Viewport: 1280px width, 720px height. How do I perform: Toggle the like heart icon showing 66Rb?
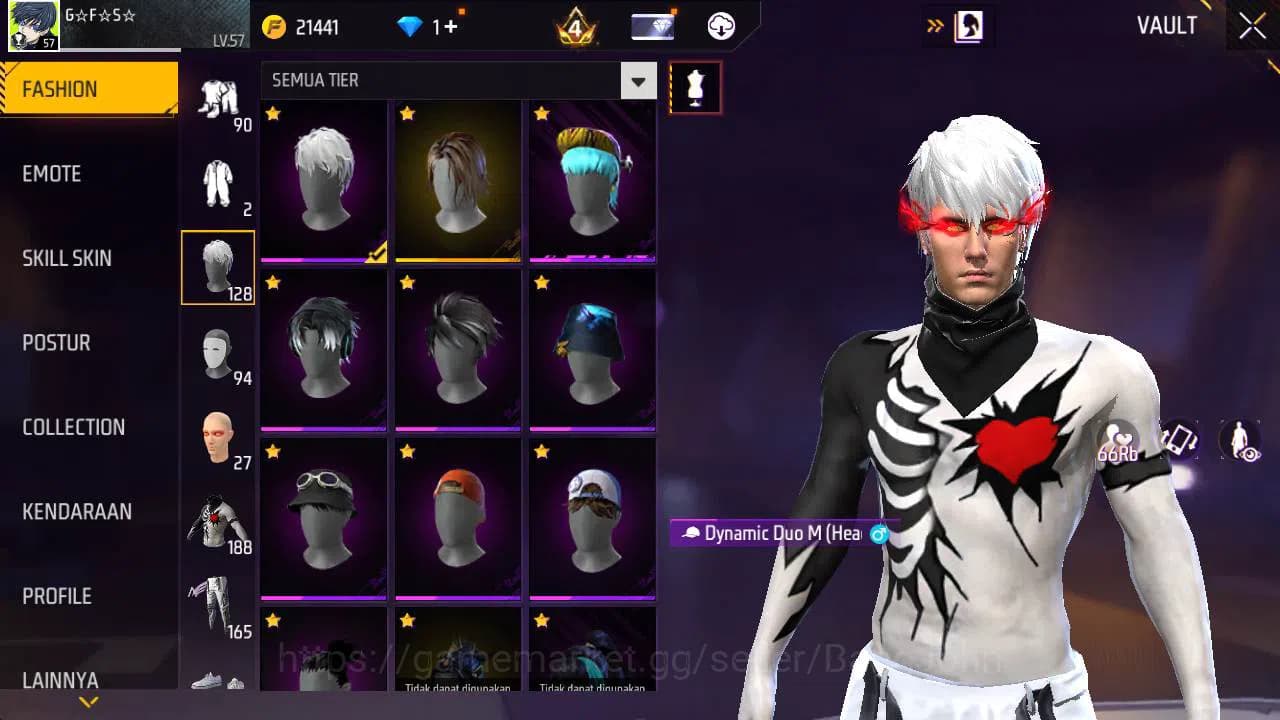point(1120,440)
